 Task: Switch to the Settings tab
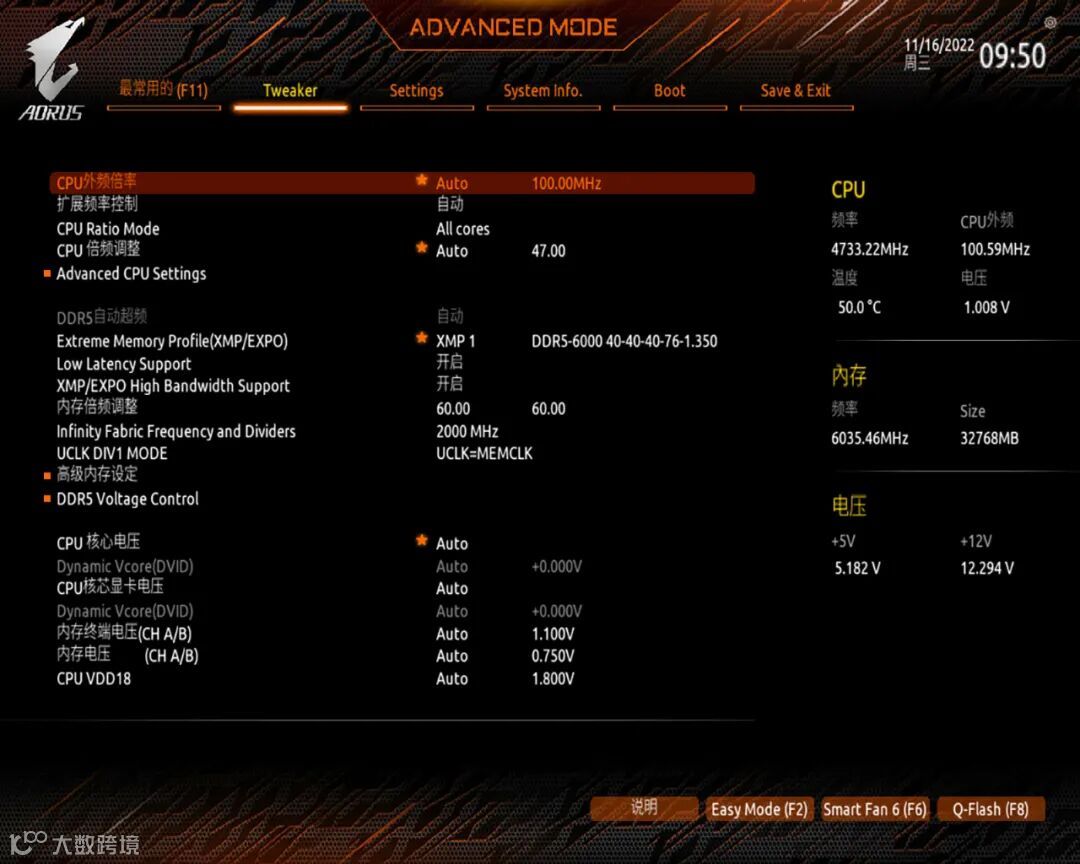pyautogui.click(x=416, y=91)
